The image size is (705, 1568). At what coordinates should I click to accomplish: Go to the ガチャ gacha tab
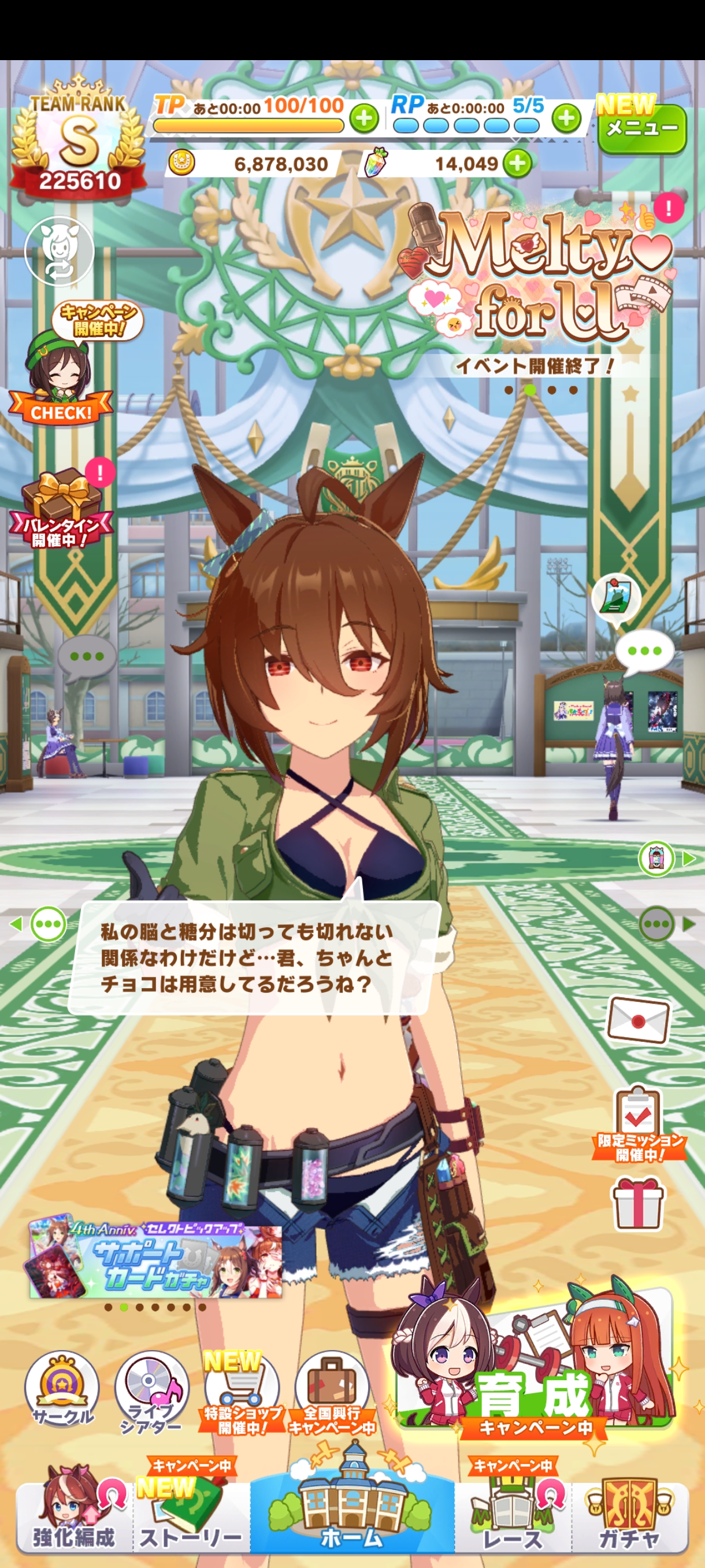629,1515
